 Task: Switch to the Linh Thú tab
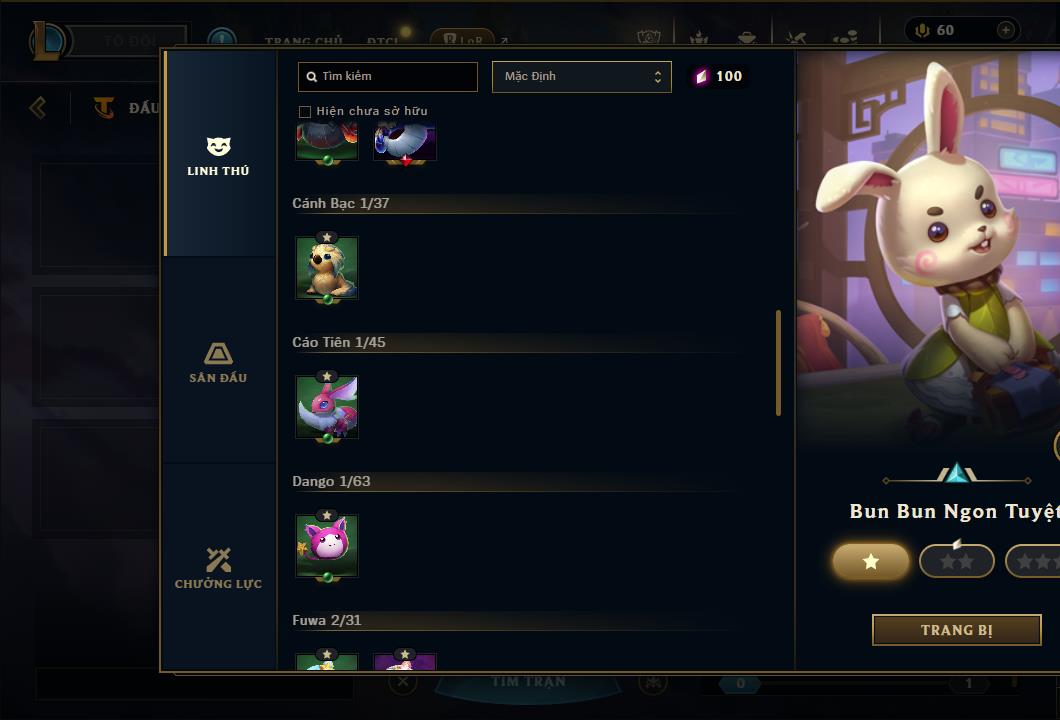tap(218, 156)
